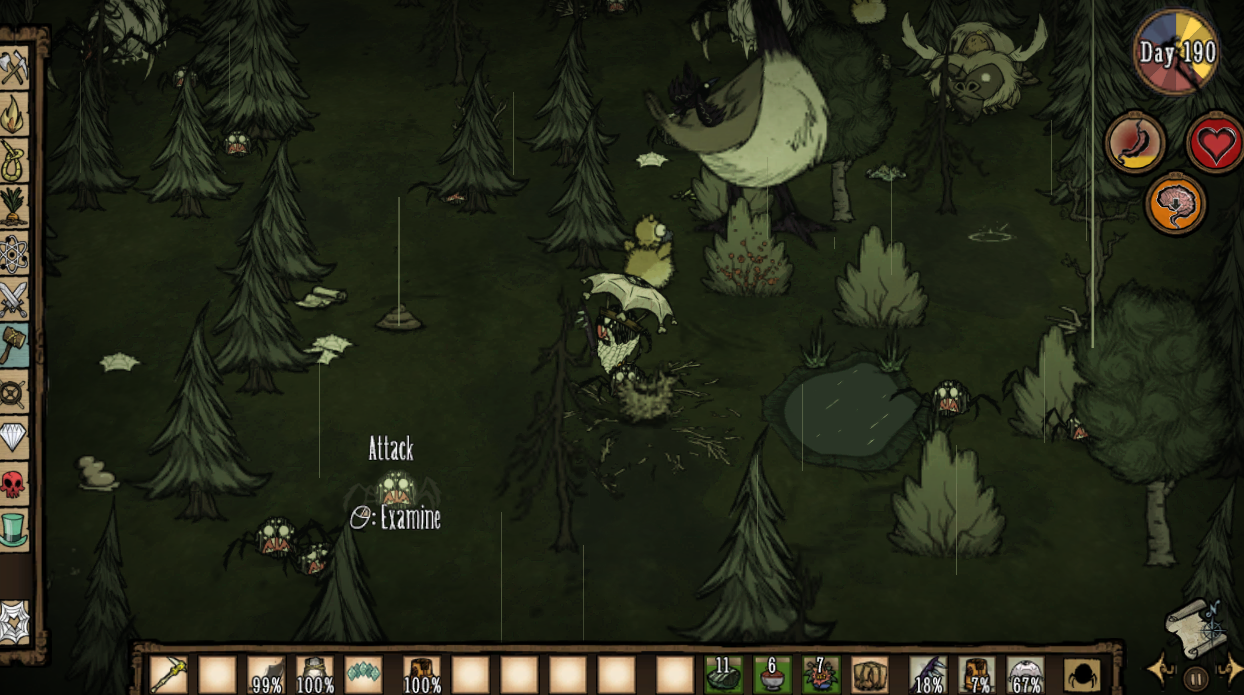Open the Light crafting tab with flame icon
The height and width of the screenshot is (695, 1244).
(x=14, y=114)
